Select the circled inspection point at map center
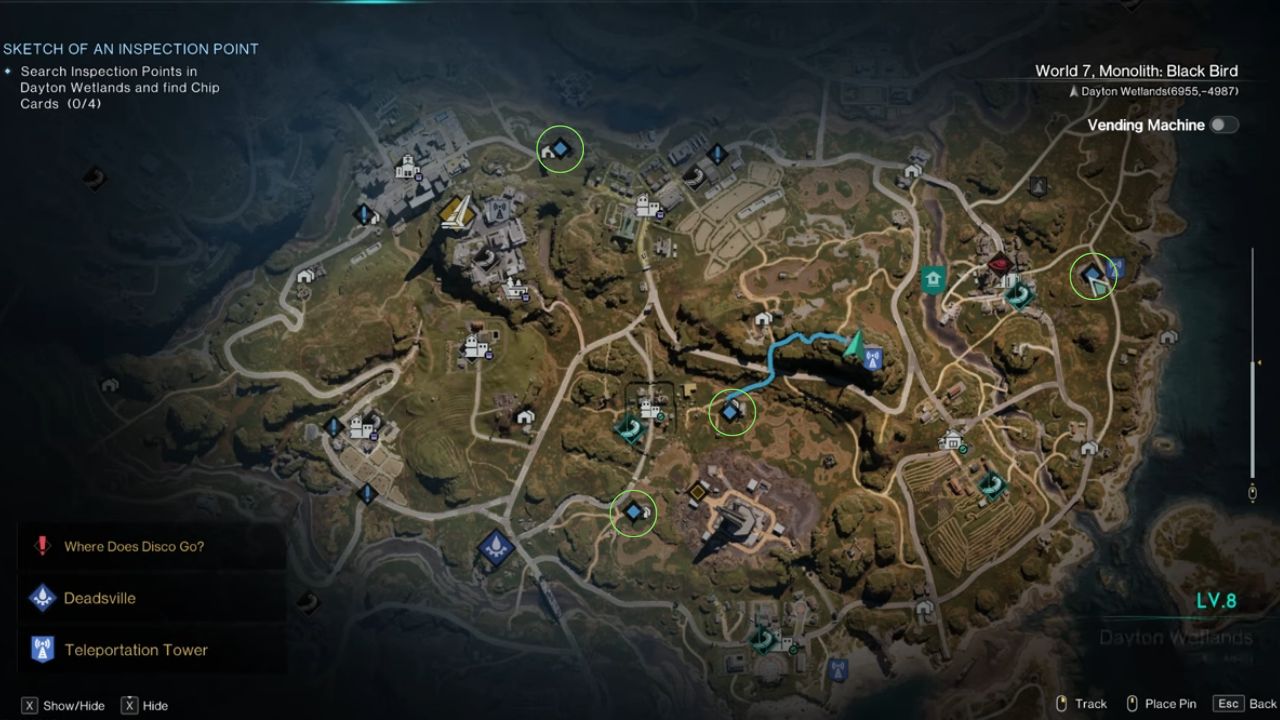 729,410
